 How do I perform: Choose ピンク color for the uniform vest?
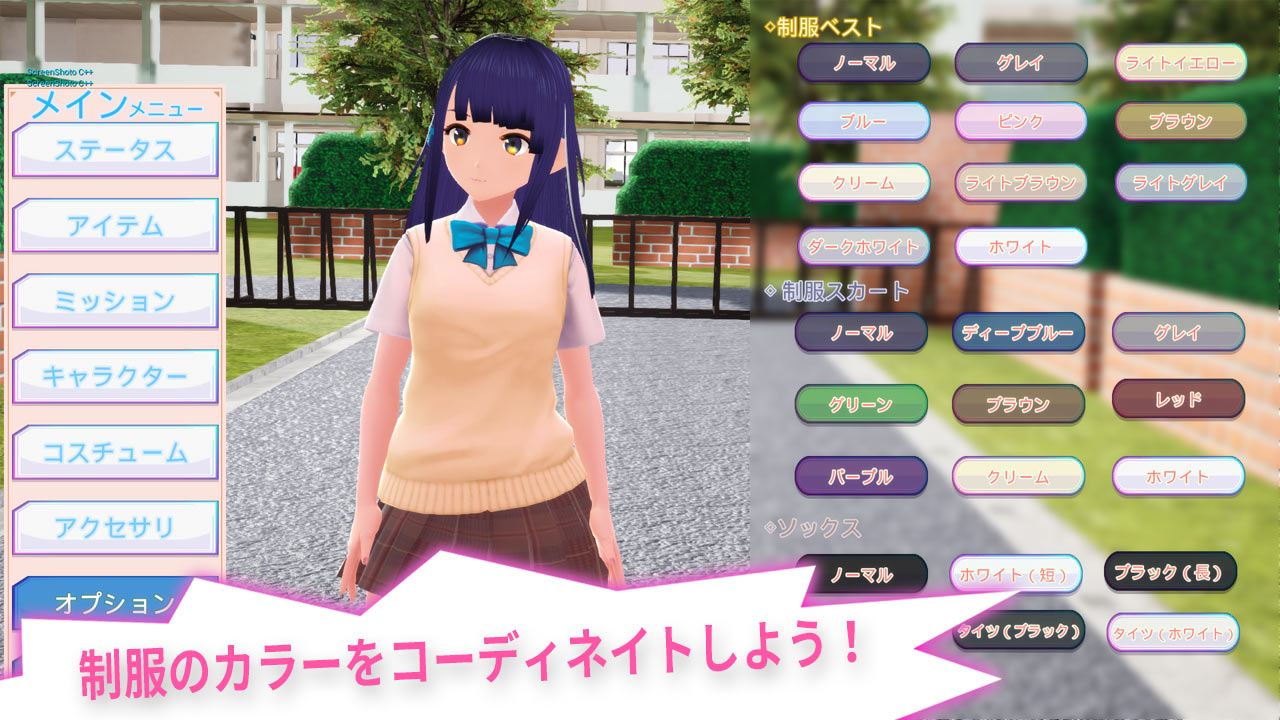coord(1021,122)
